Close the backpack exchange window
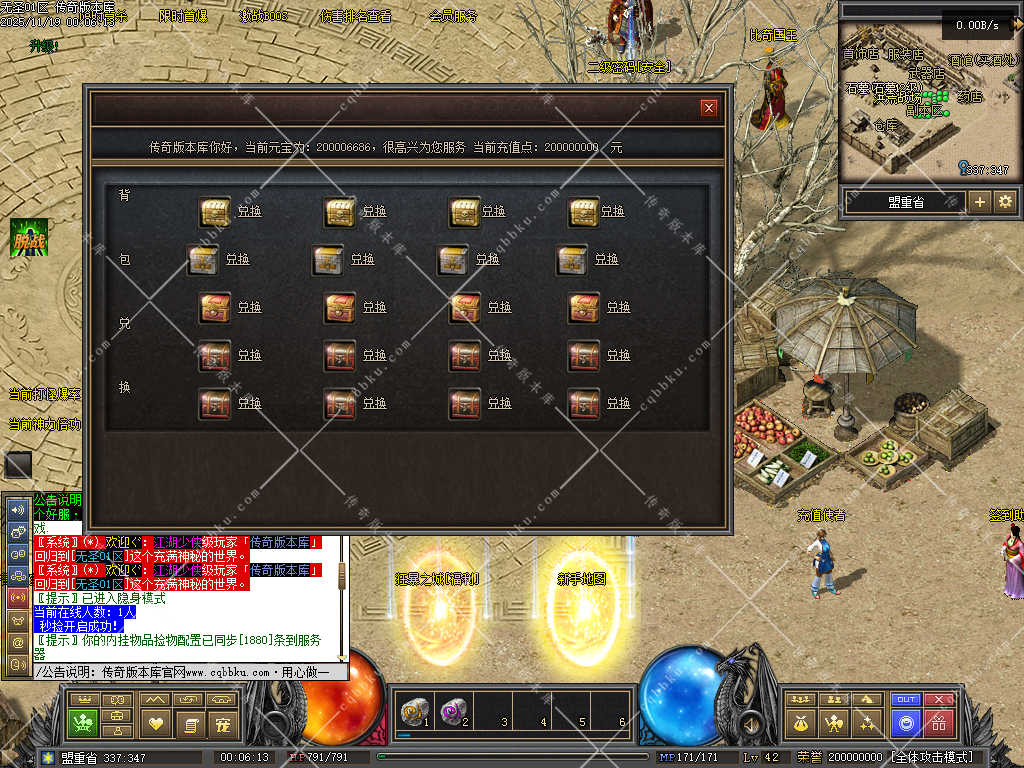The image size is (1024, 768). click(x=709, y=108)
